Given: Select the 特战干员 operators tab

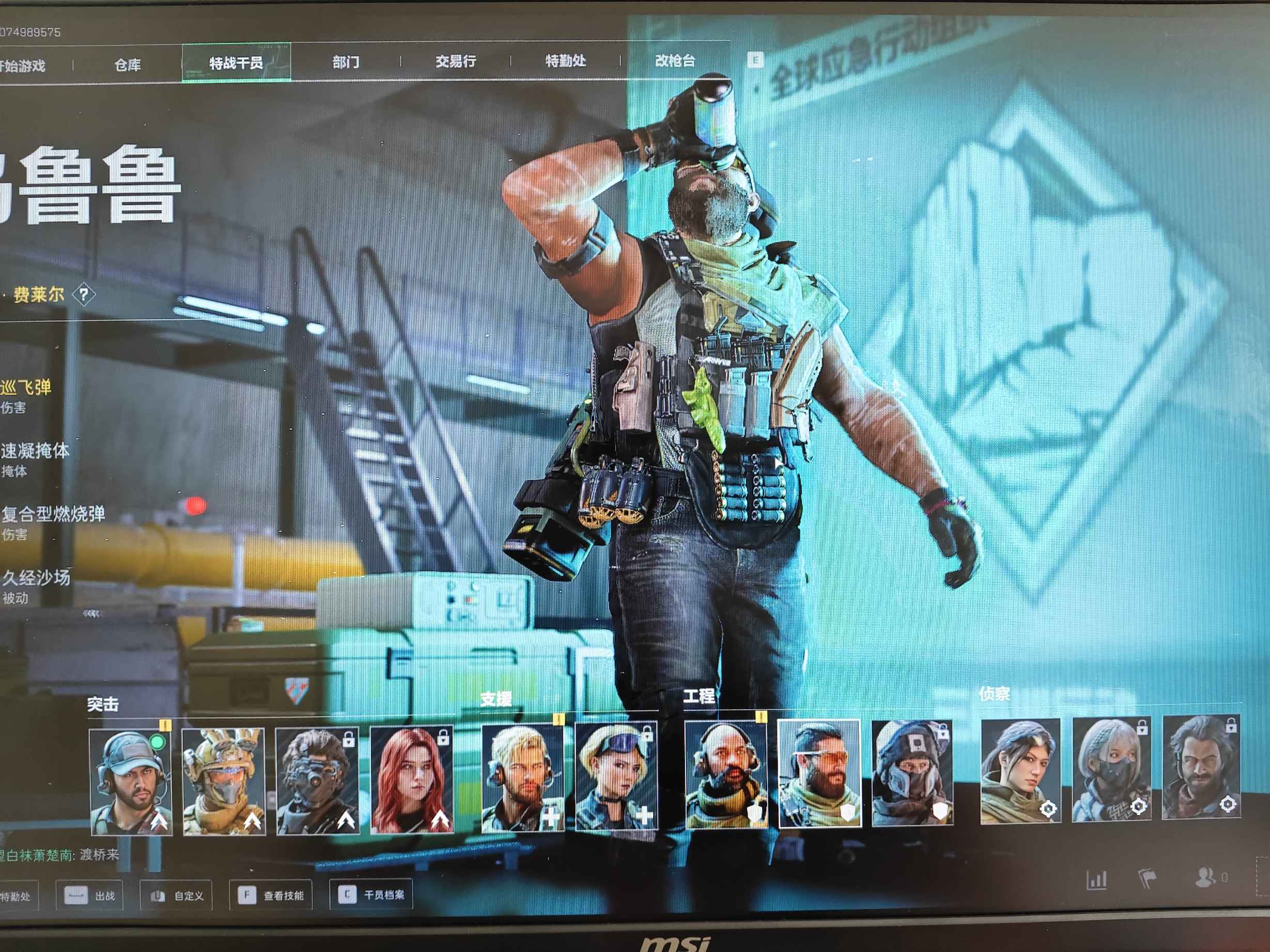Looking at the screenshot, I should [x=236, y=63].
